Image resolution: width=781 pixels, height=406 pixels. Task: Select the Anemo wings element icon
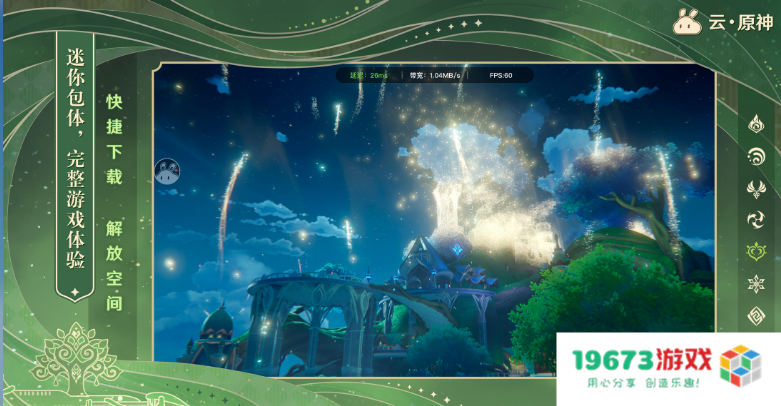click(x=756, y=188)
